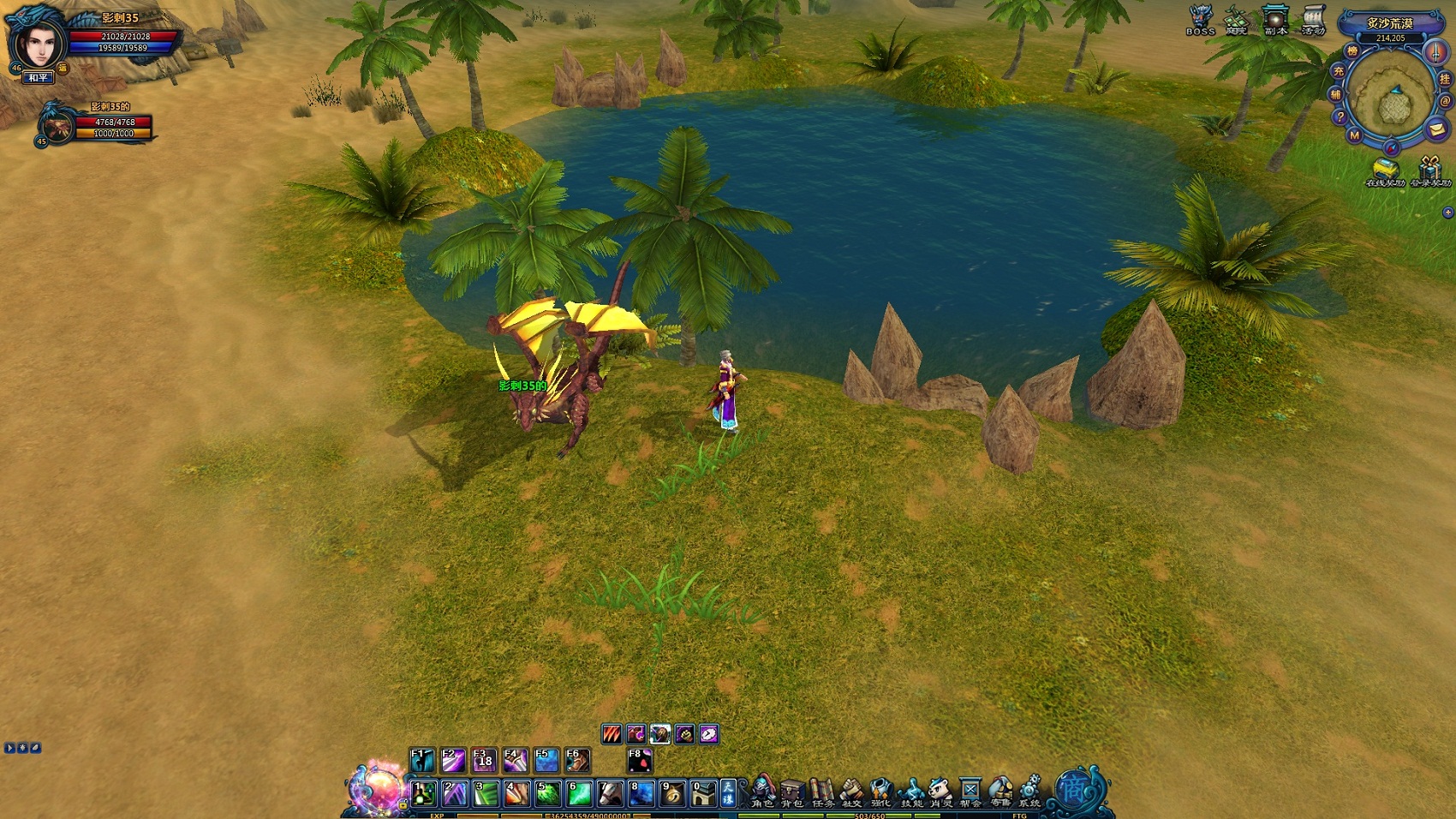Click the 榜 ranking button beside minimap
Image resolution: width=1456 pixels, height=819 pixels.
point(1352,51)
